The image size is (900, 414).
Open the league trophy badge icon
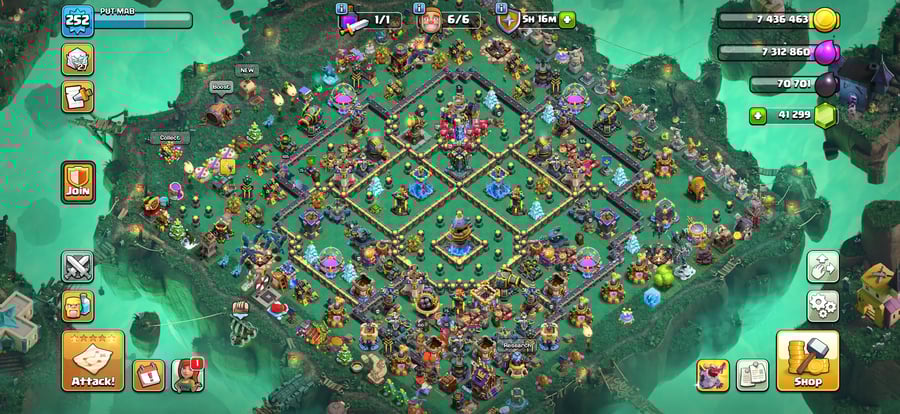click(x=78, y=59)
